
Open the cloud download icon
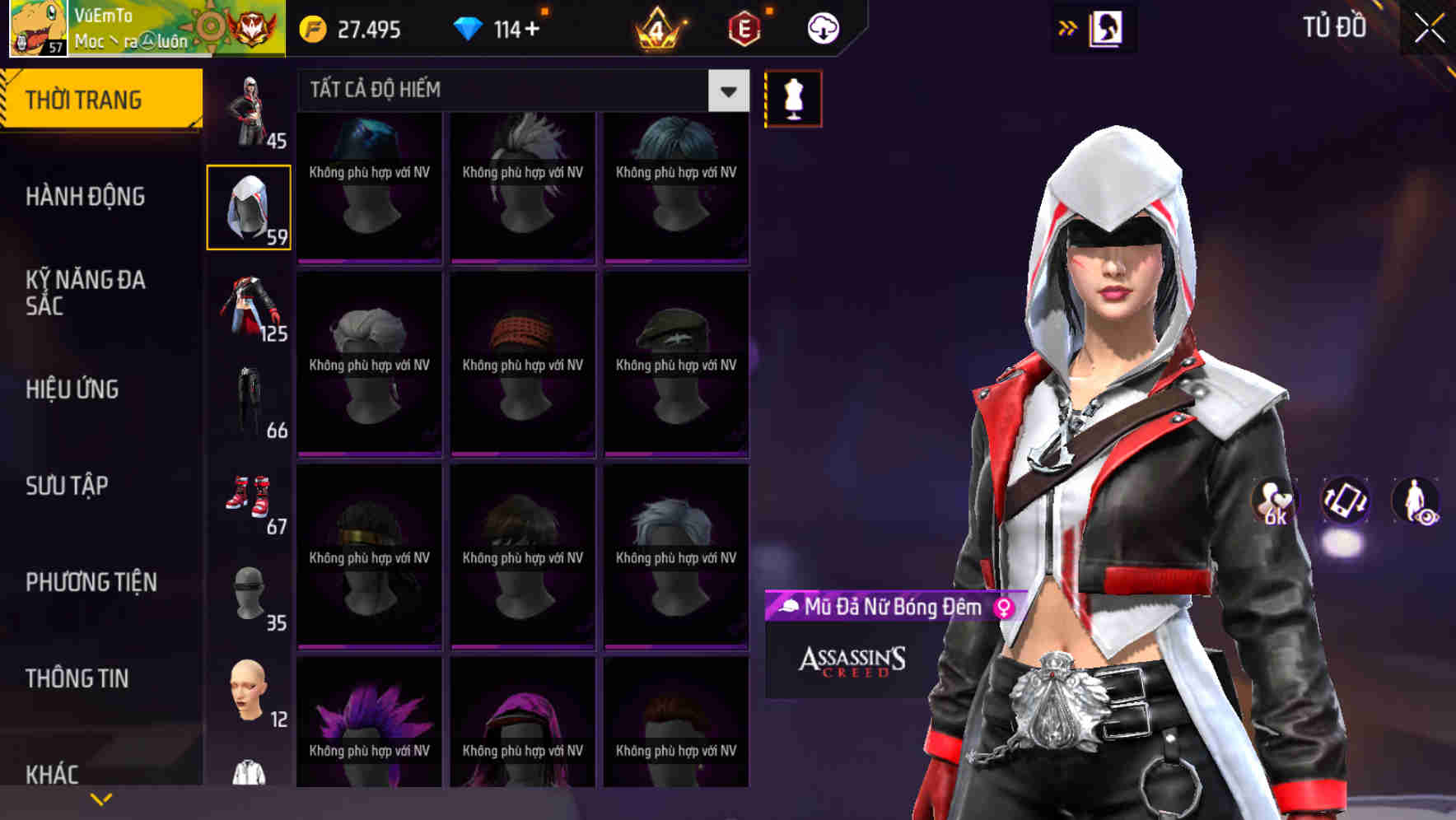tap(823, 28)
